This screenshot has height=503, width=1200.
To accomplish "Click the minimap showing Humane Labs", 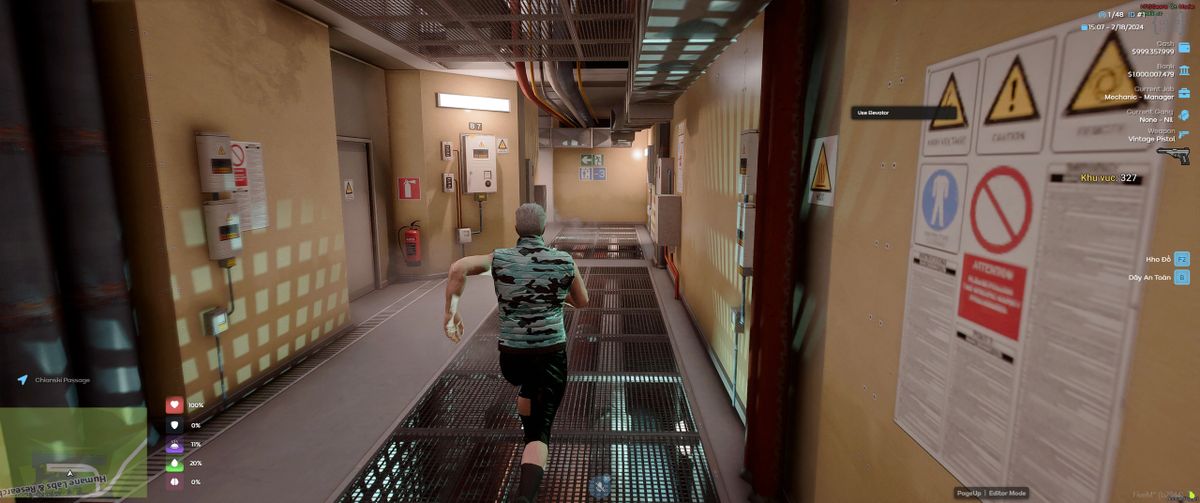I will click(72, 453).
